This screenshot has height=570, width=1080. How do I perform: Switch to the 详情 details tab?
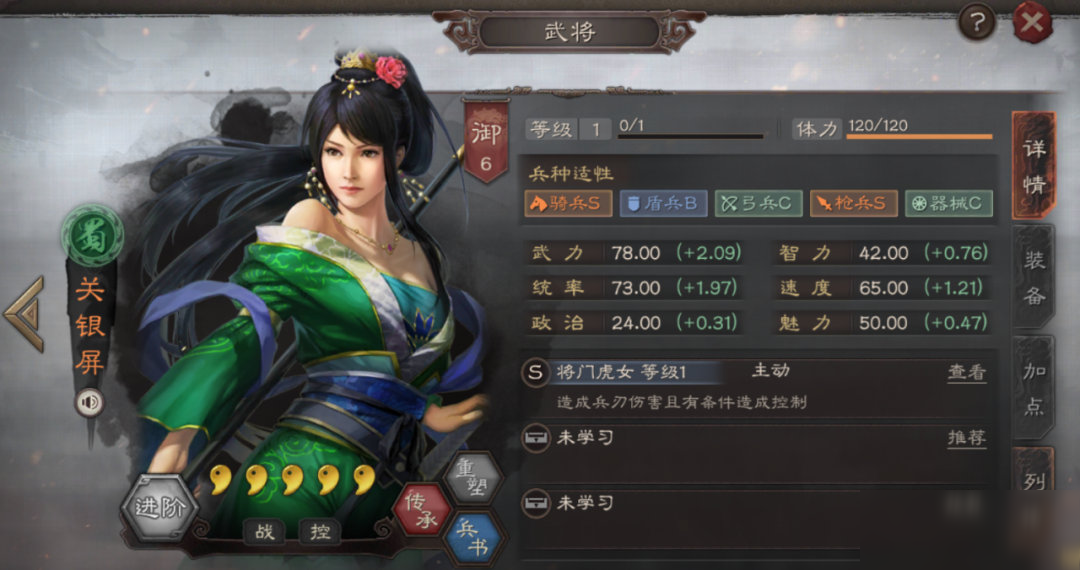click(1033, 165)
